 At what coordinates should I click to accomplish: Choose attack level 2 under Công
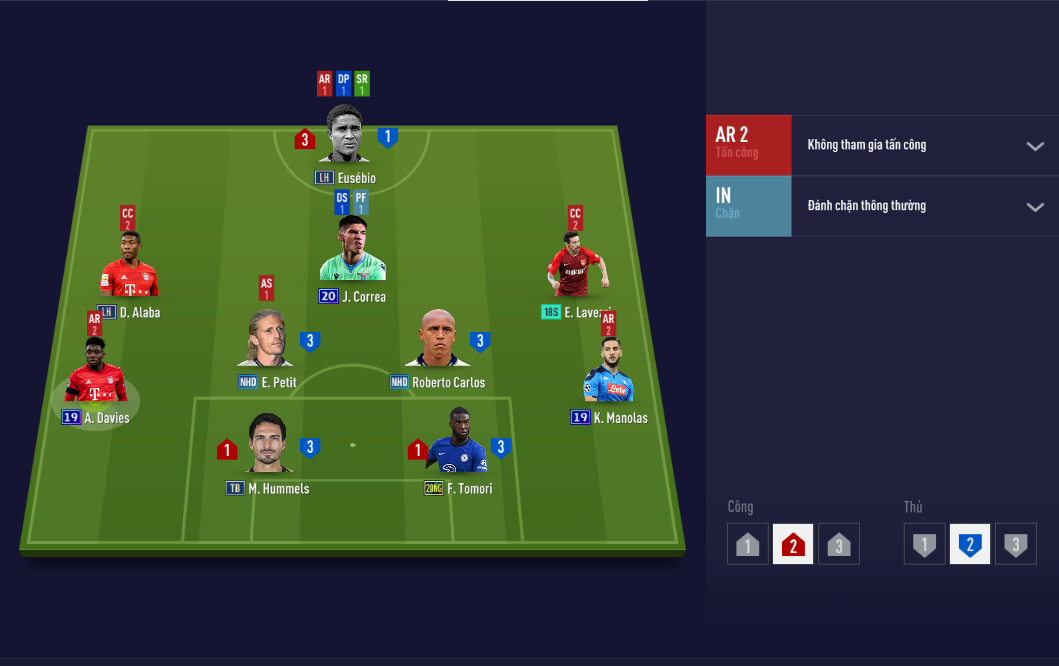click(793, 545)
